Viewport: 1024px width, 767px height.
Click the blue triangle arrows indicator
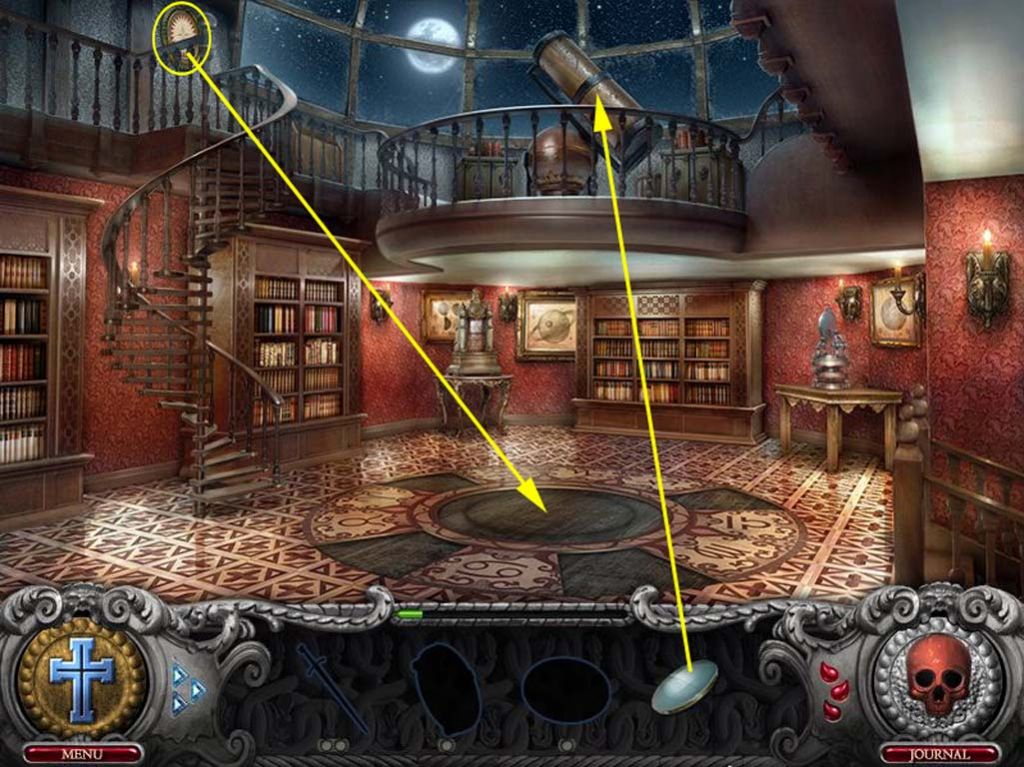click(x=186, y=688)
